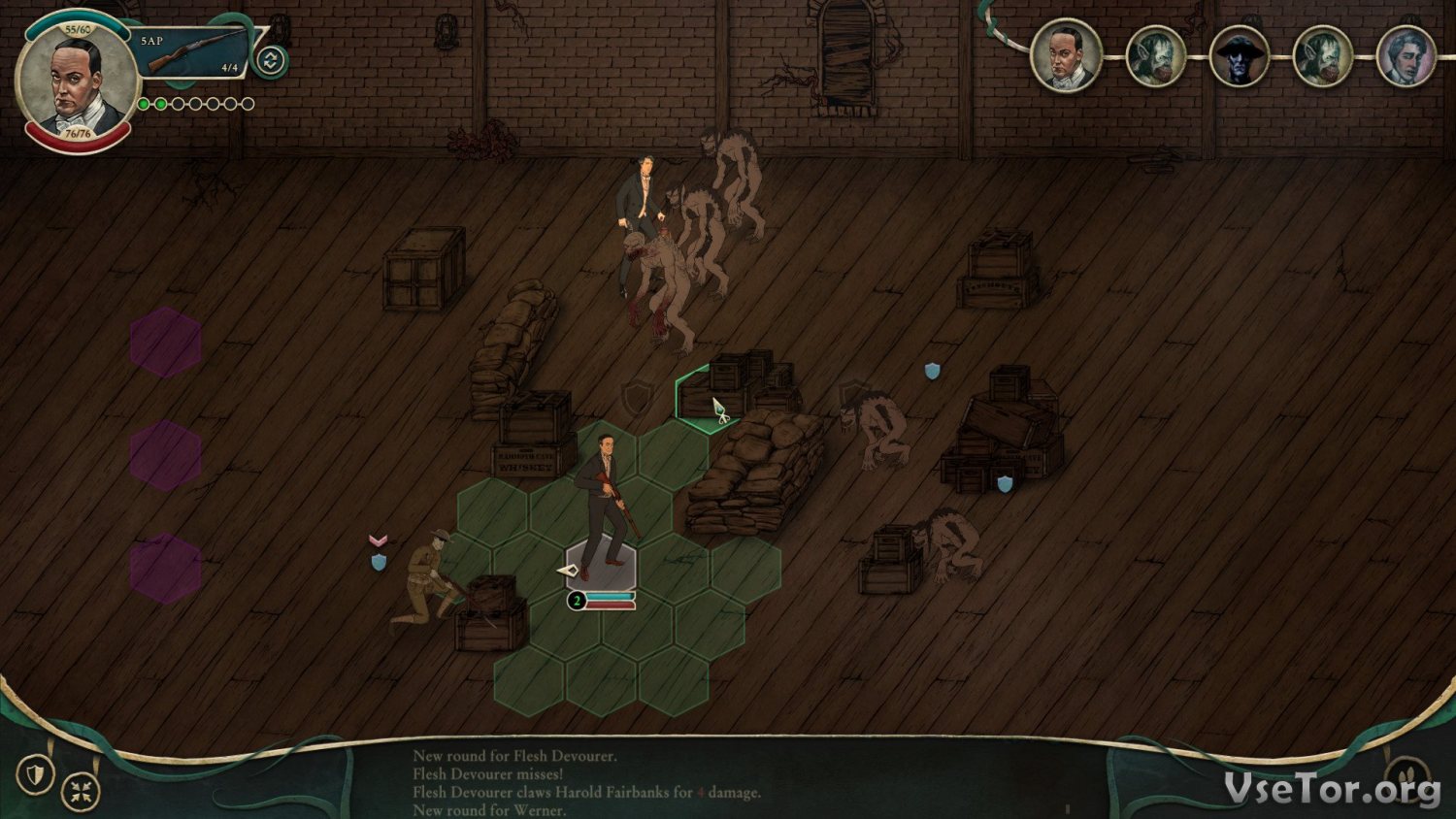The height and width of the screenshot is (819, 1456).
Task: Choose the highlighted hex under the cursor
Action: (x=711, y=400)
